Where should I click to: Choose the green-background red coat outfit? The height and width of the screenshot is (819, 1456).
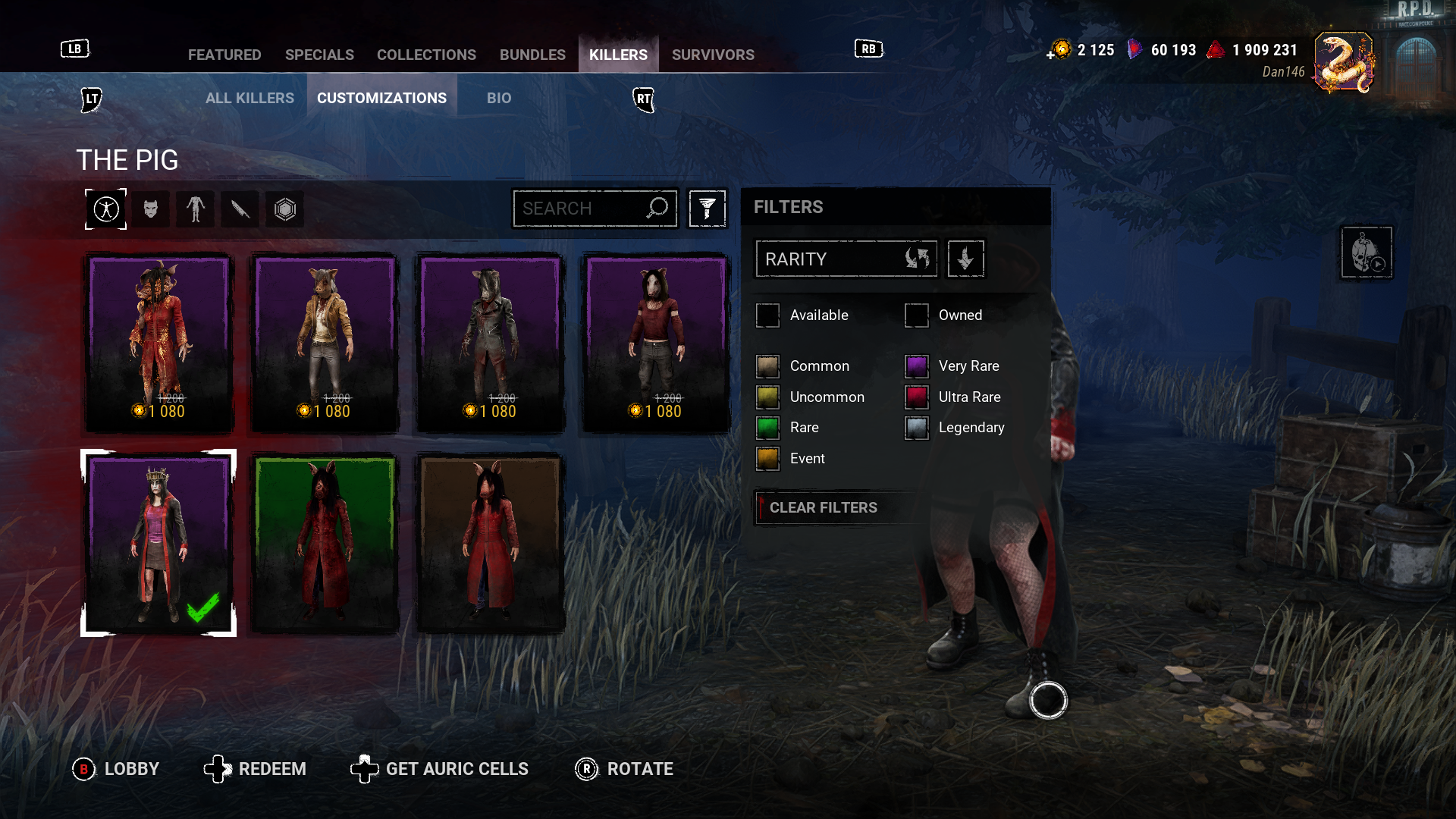[x=325, y=543]
